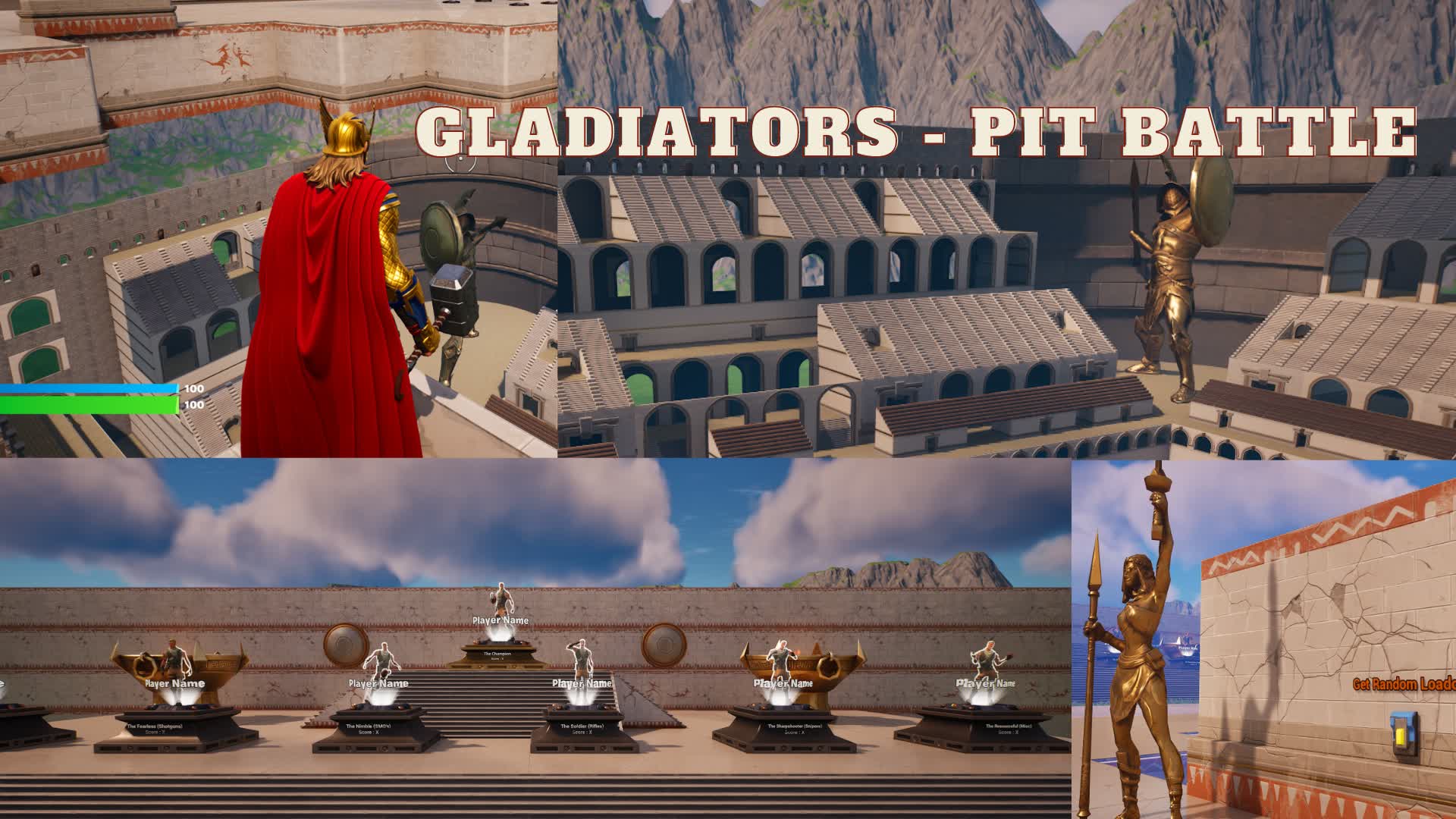The image size is (1456, 819).
Task: Click the green health bar
Action: coord(87,406)
